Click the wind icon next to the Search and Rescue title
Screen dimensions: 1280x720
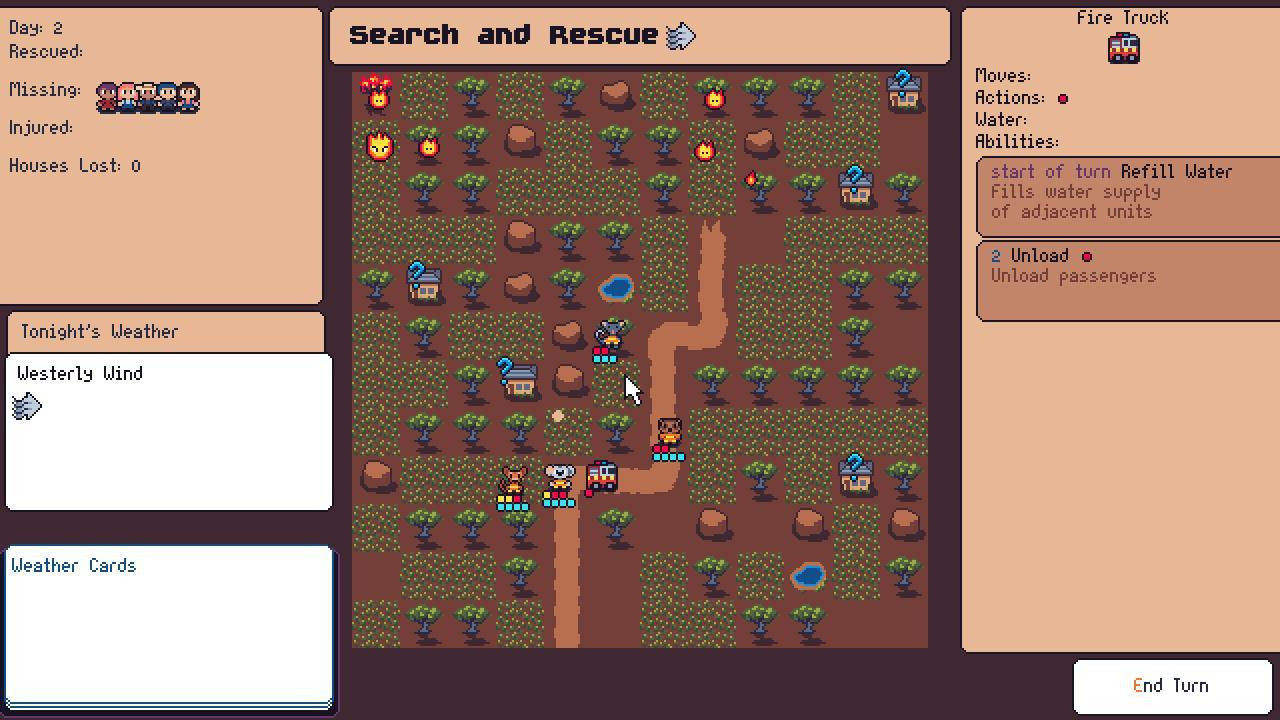(x=679, y=36)
